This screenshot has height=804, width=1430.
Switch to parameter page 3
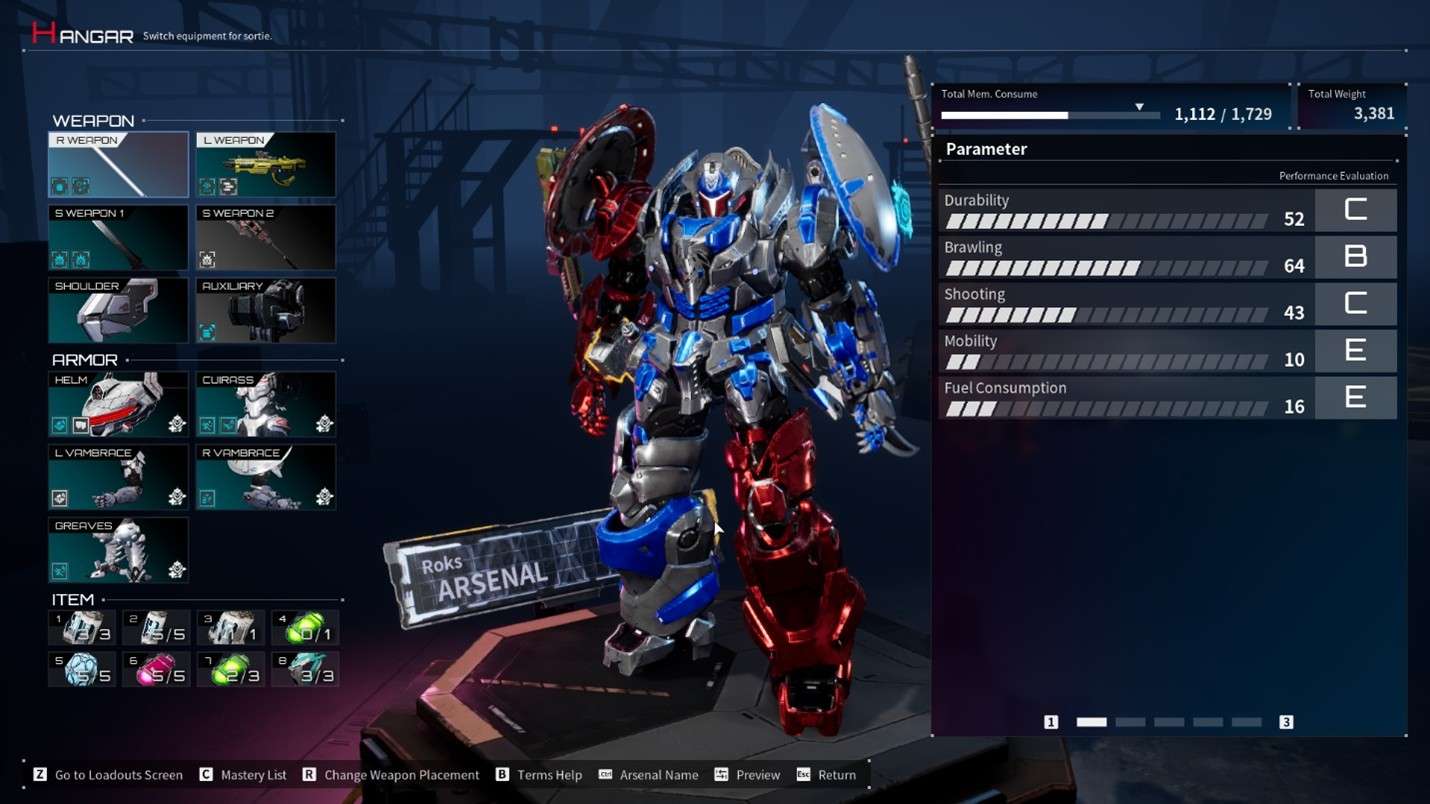pyautogui.click(x=1286, y=721)
